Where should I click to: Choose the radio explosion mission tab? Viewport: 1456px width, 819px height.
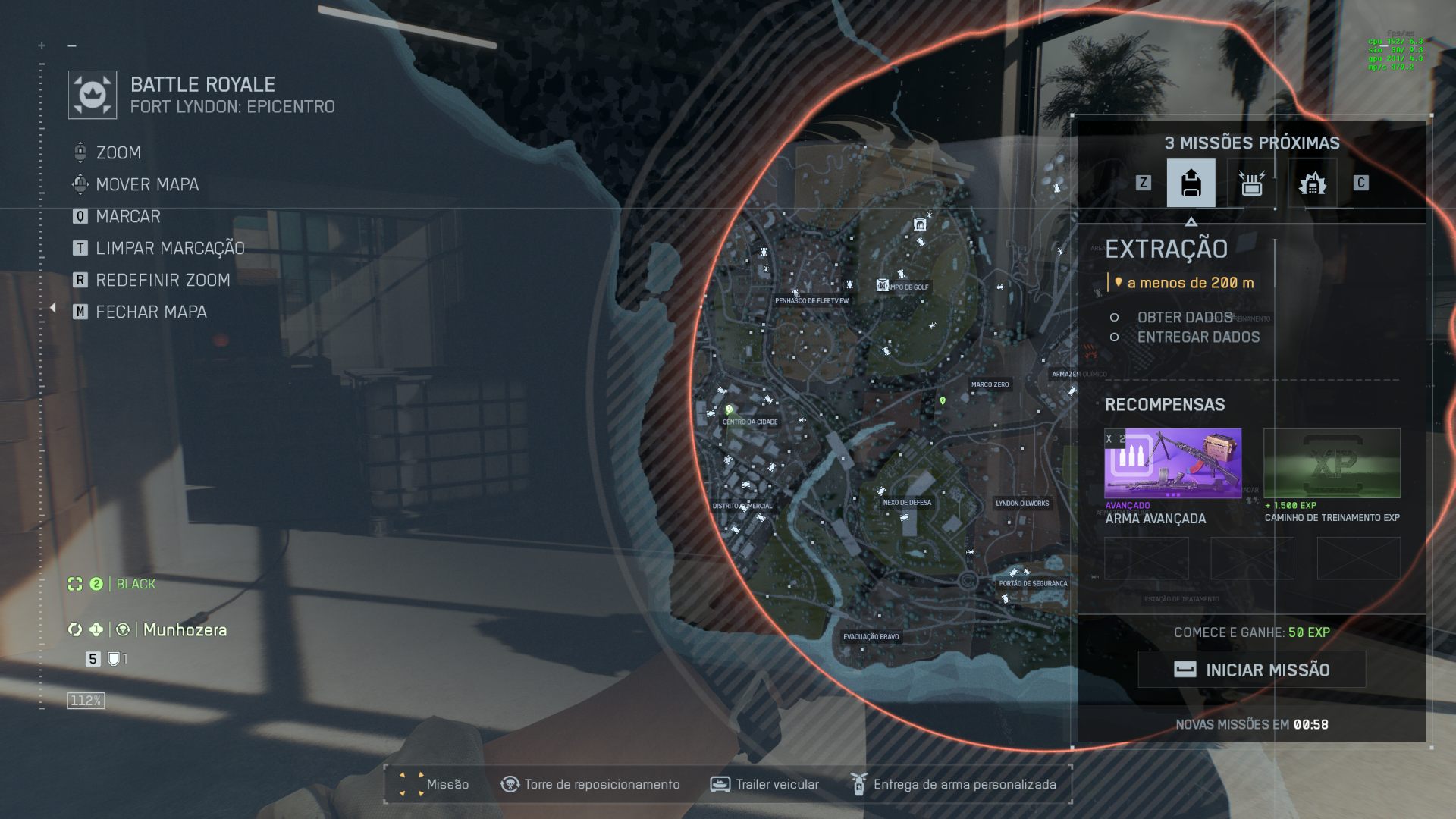point(1312,183)
